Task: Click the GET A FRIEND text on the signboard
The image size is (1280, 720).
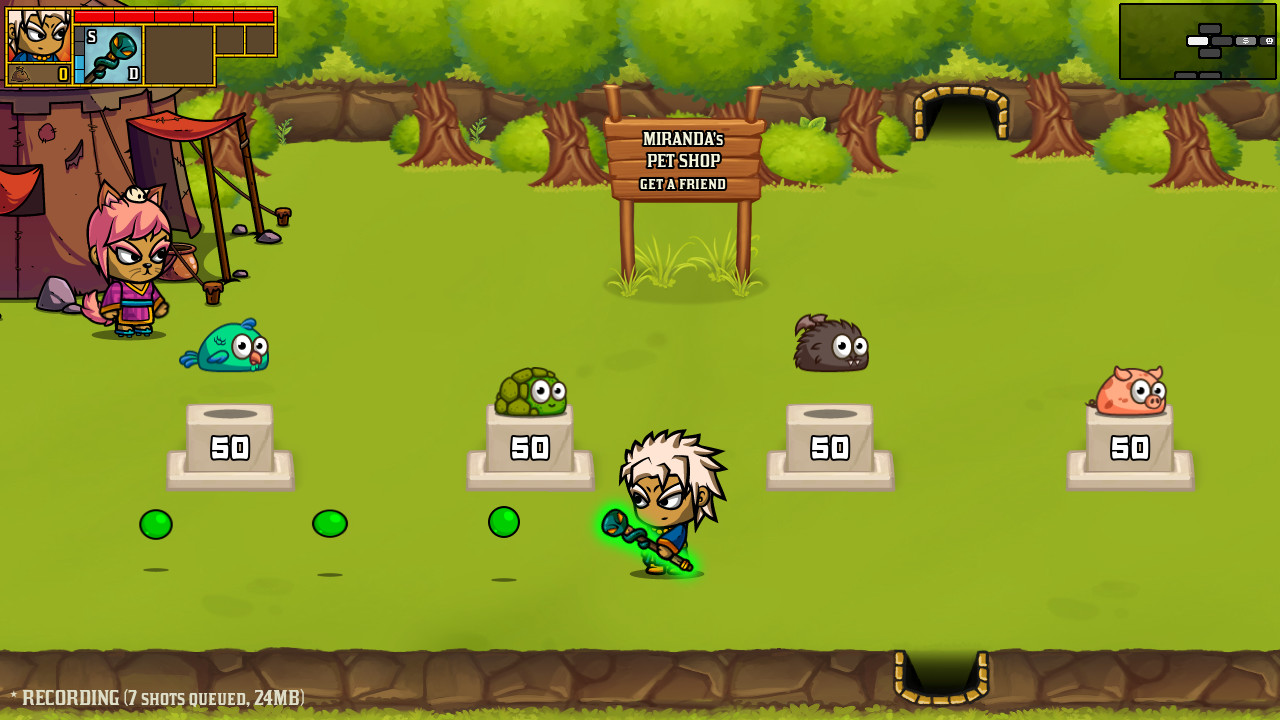Action: tap(684, 185)
